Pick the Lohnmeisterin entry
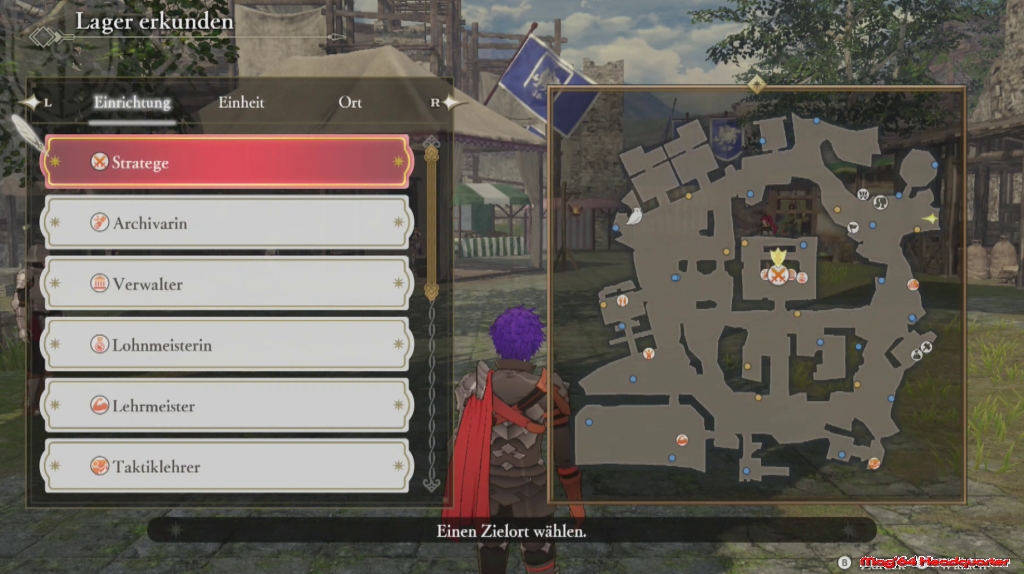1024x574 pixels. [228, 345]
